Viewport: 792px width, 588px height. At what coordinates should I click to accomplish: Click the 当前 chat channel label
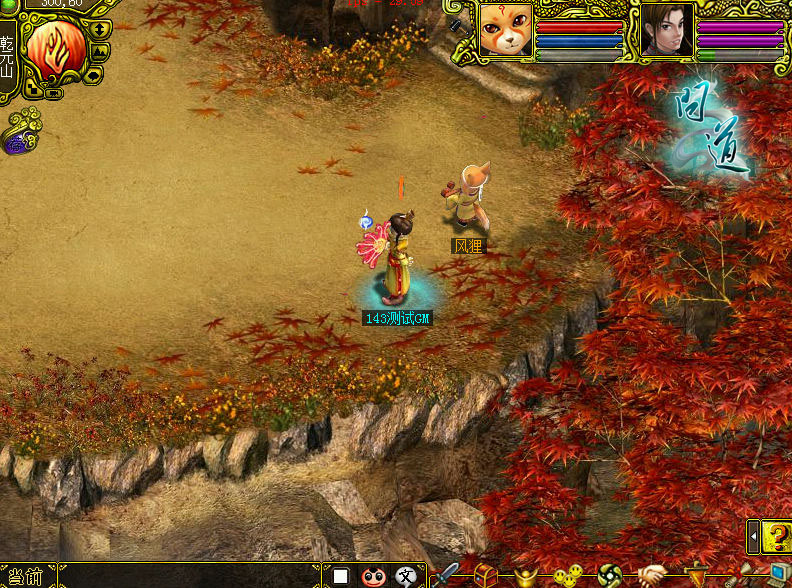tap(24, 577)
